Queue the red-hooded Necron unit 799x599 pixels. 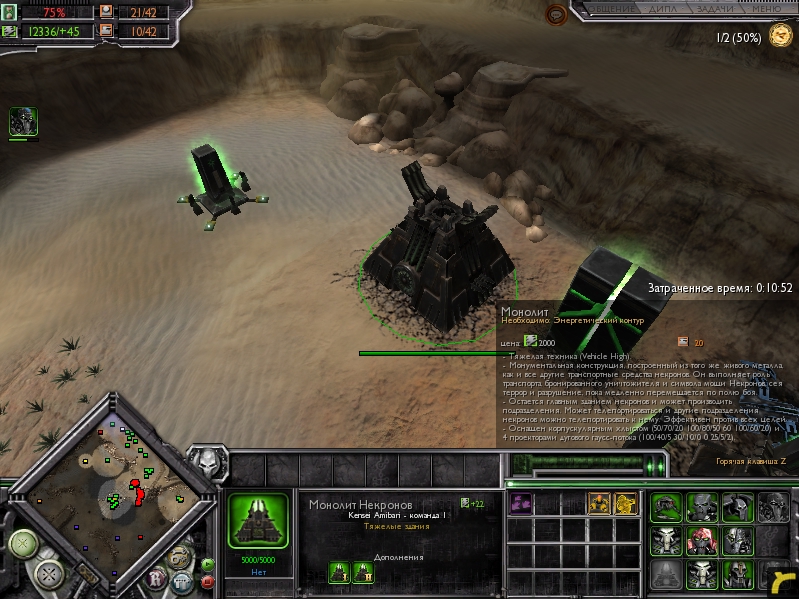(702, 541)
